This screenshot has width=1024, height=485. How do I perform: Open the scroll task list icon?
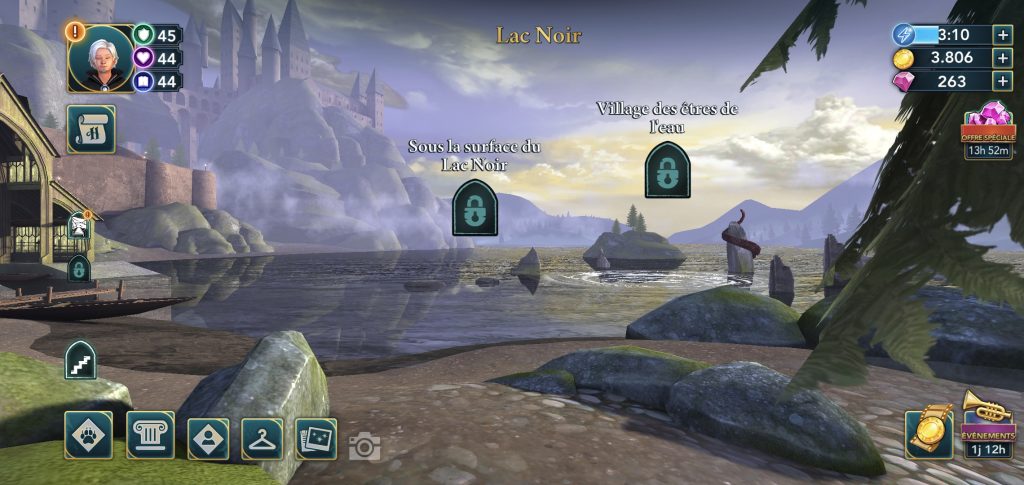click(x=91, y=129)
